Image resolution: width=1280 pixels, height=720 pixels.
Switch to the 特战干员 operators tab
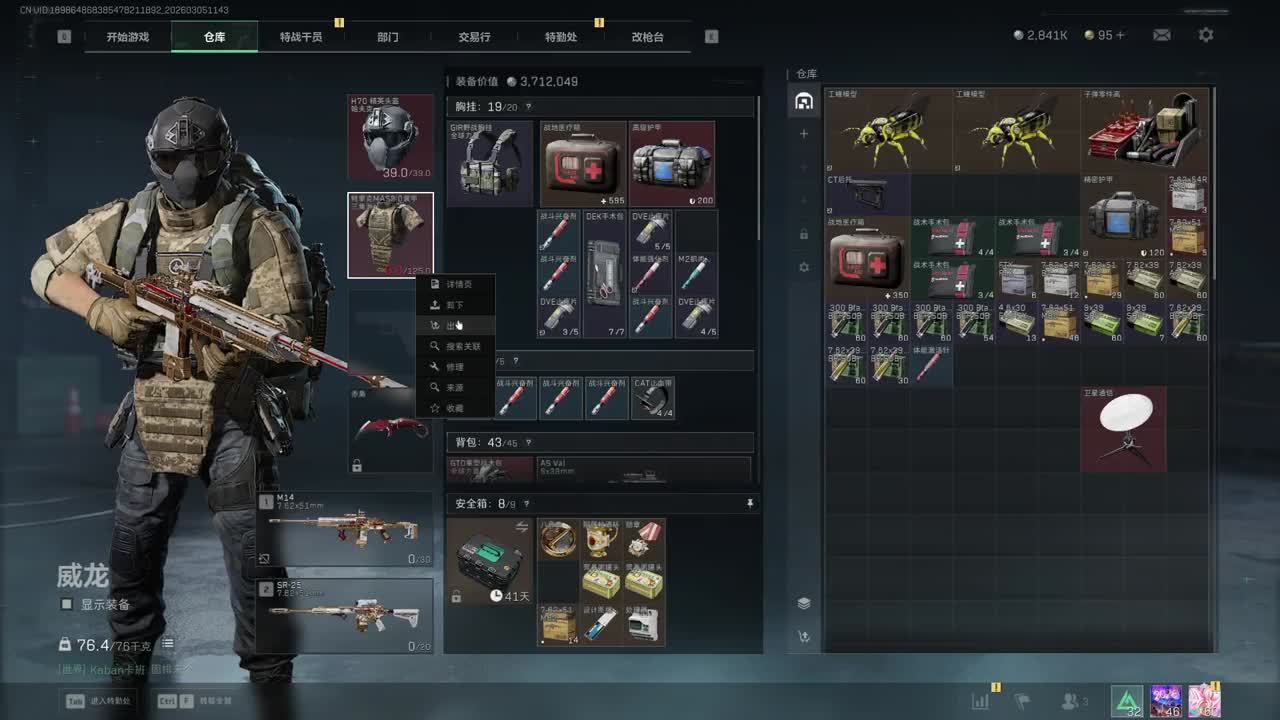[301, 37]
